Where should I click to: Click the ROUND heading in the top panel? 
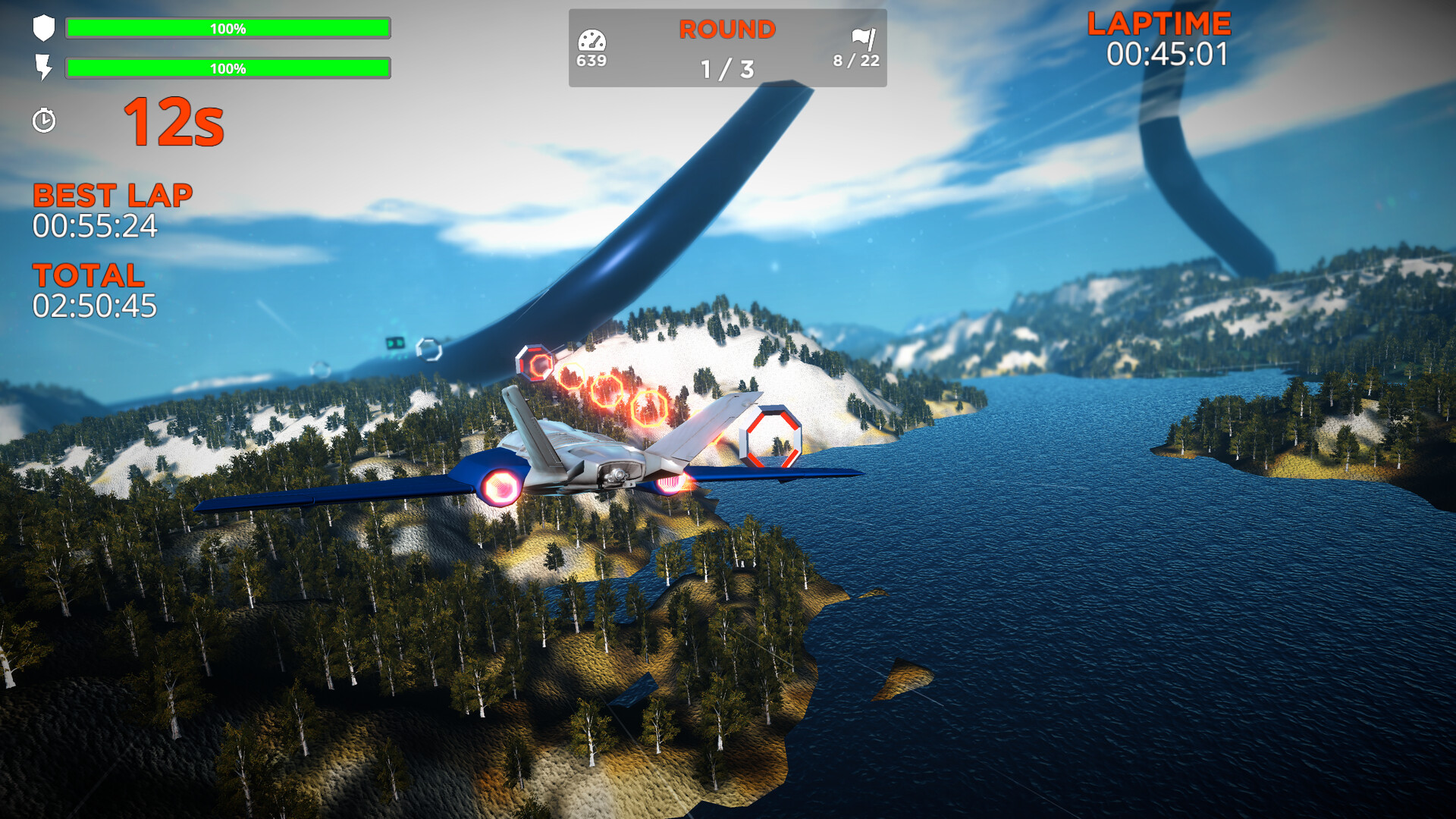726,30
